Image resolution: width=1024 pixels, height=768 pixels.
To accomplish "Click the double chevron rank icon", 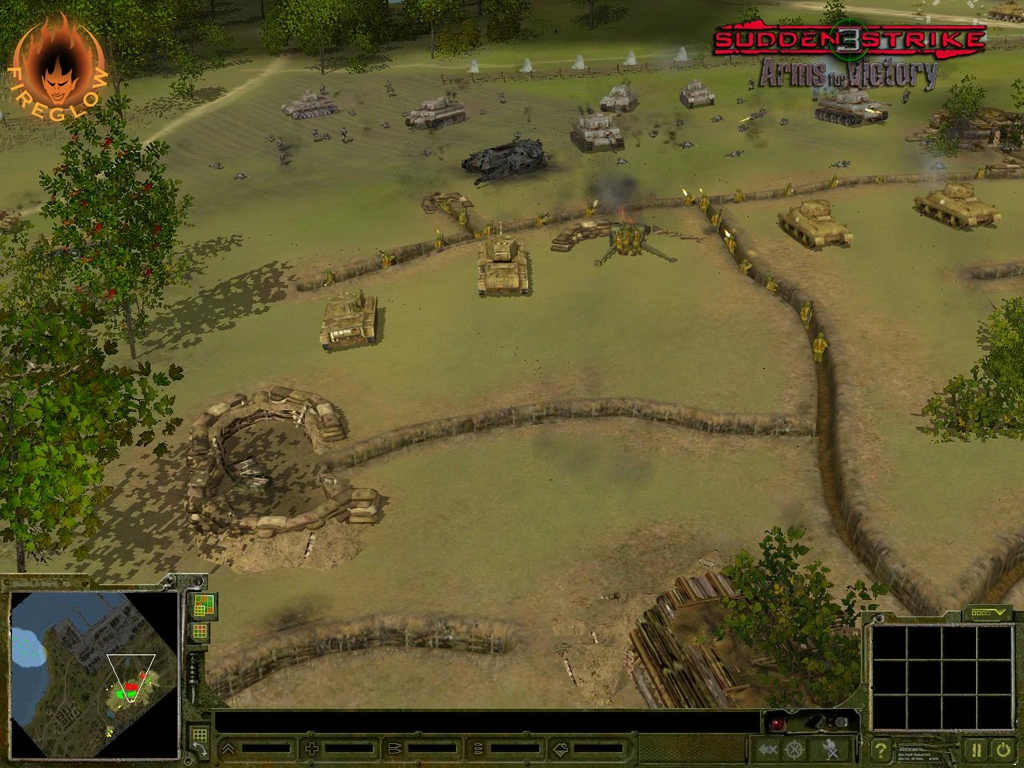I will [228, 748].
